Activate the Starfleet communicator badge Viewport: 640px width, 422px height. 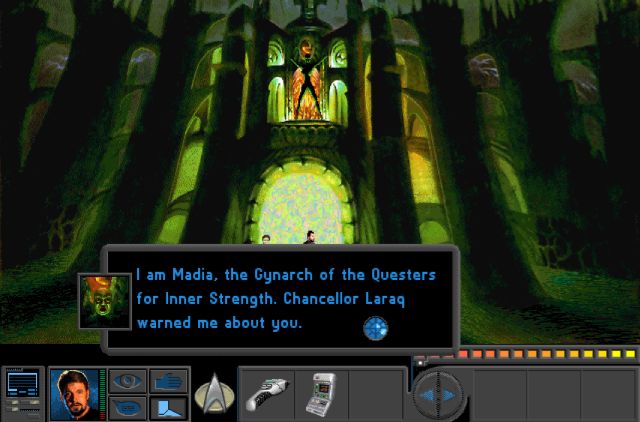pos(212,393)
